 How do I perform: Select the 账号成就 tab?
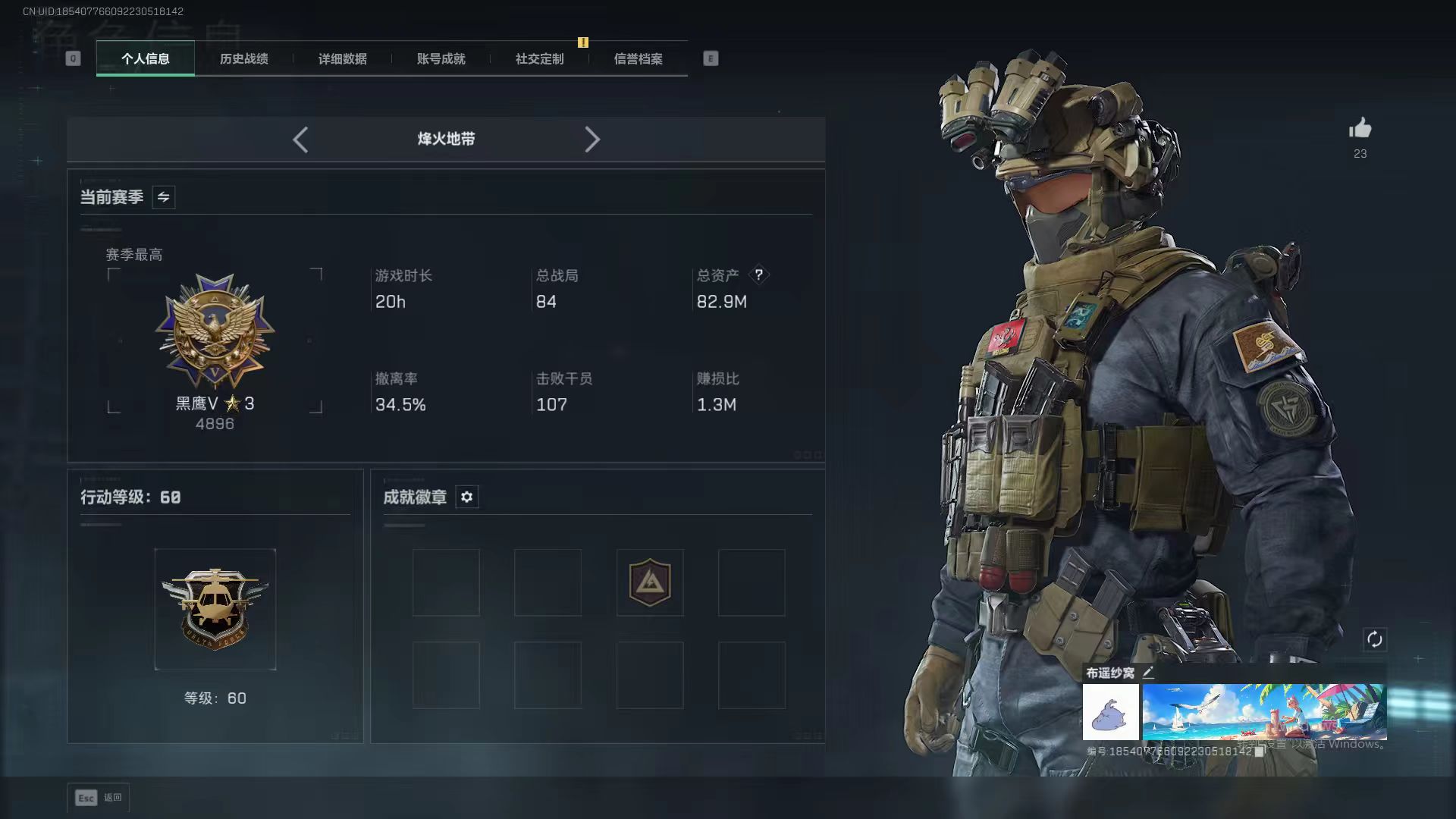click(441, 59)
